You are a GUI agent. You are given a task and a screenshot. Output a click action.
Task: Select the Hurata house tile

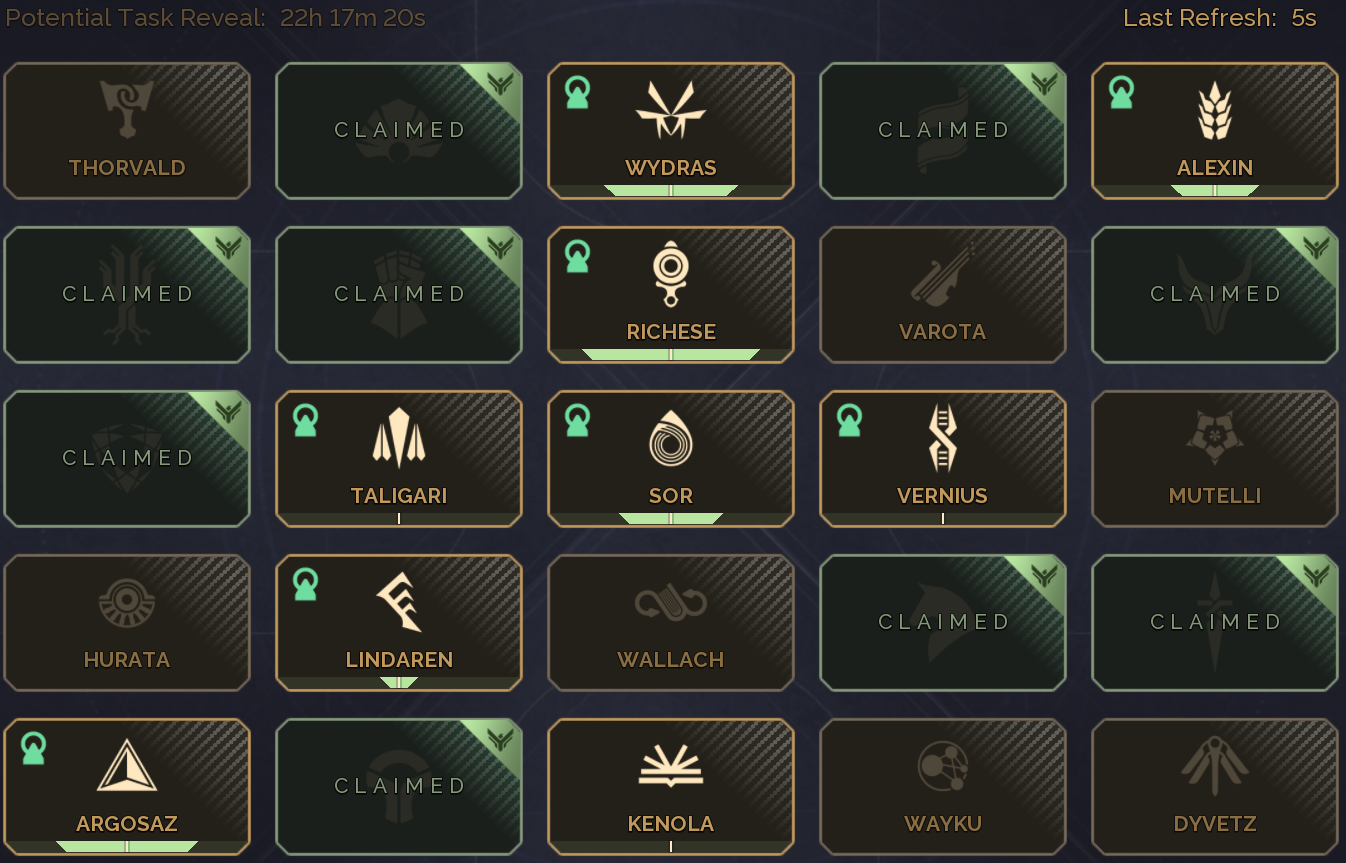click(x=127, y=623)
